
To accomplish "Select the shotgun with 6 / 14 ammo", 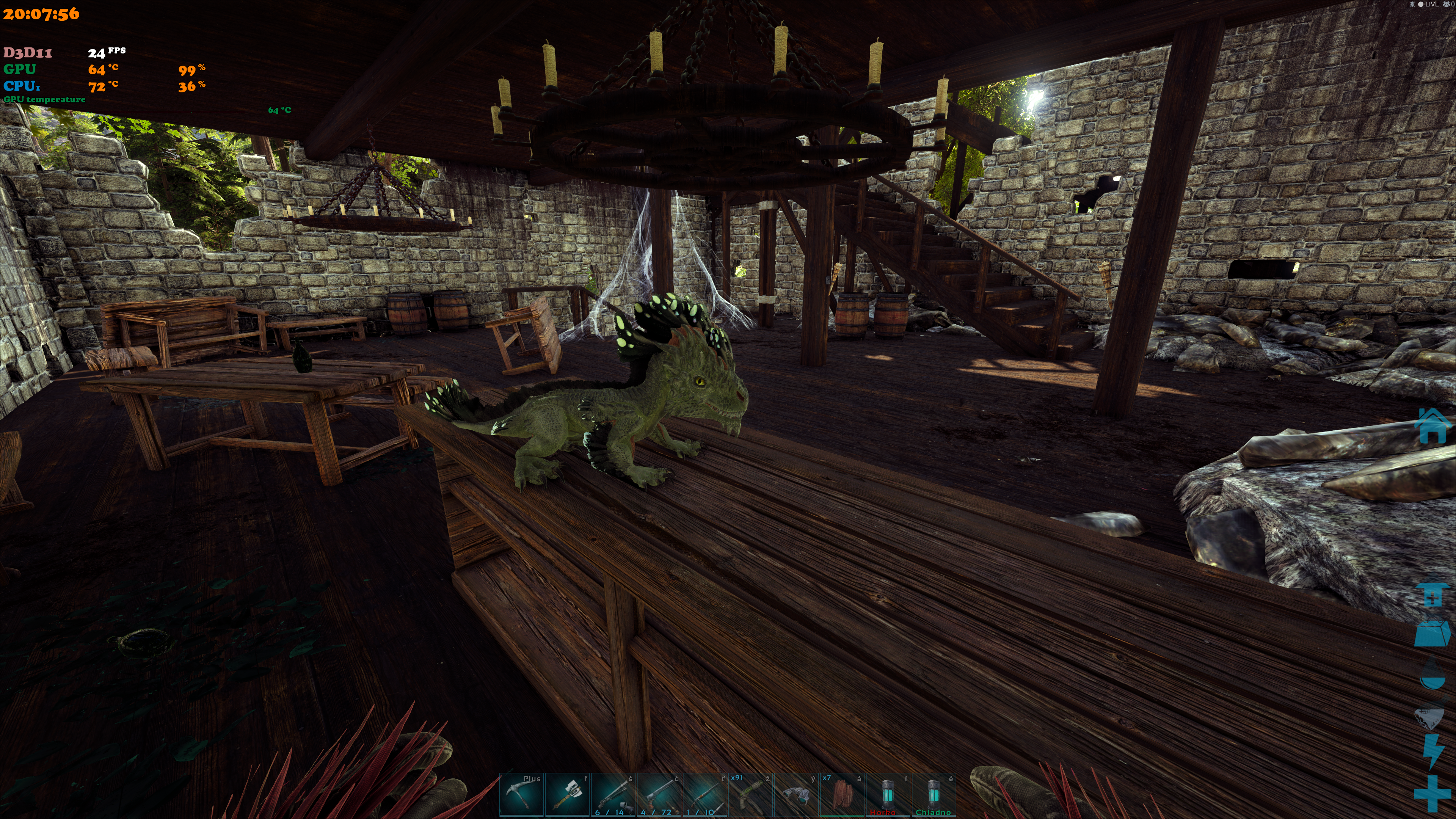I will coord(613,795).
